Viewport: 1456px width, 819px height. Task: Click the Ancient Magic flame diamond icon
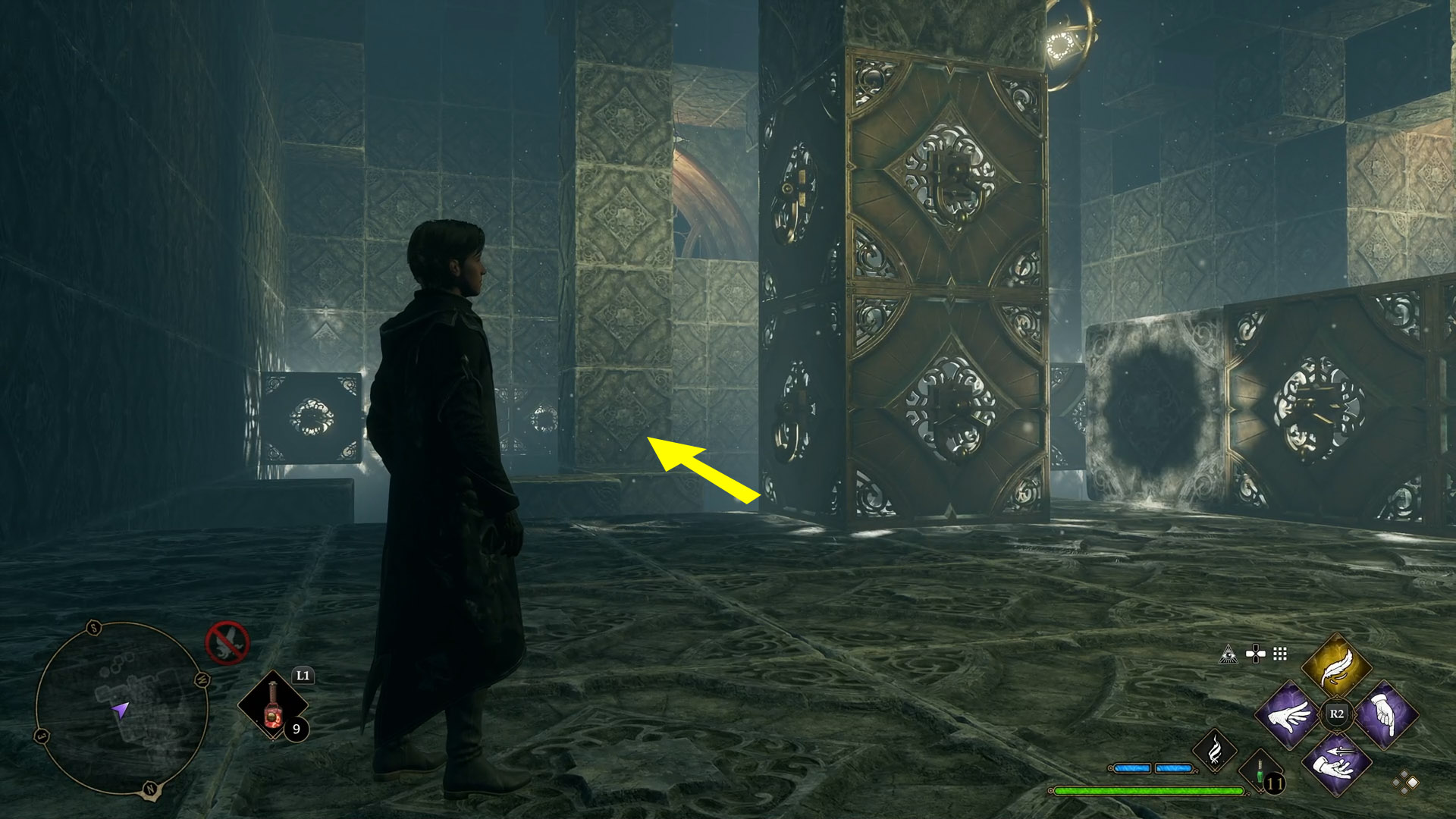tap(1216, 750)
